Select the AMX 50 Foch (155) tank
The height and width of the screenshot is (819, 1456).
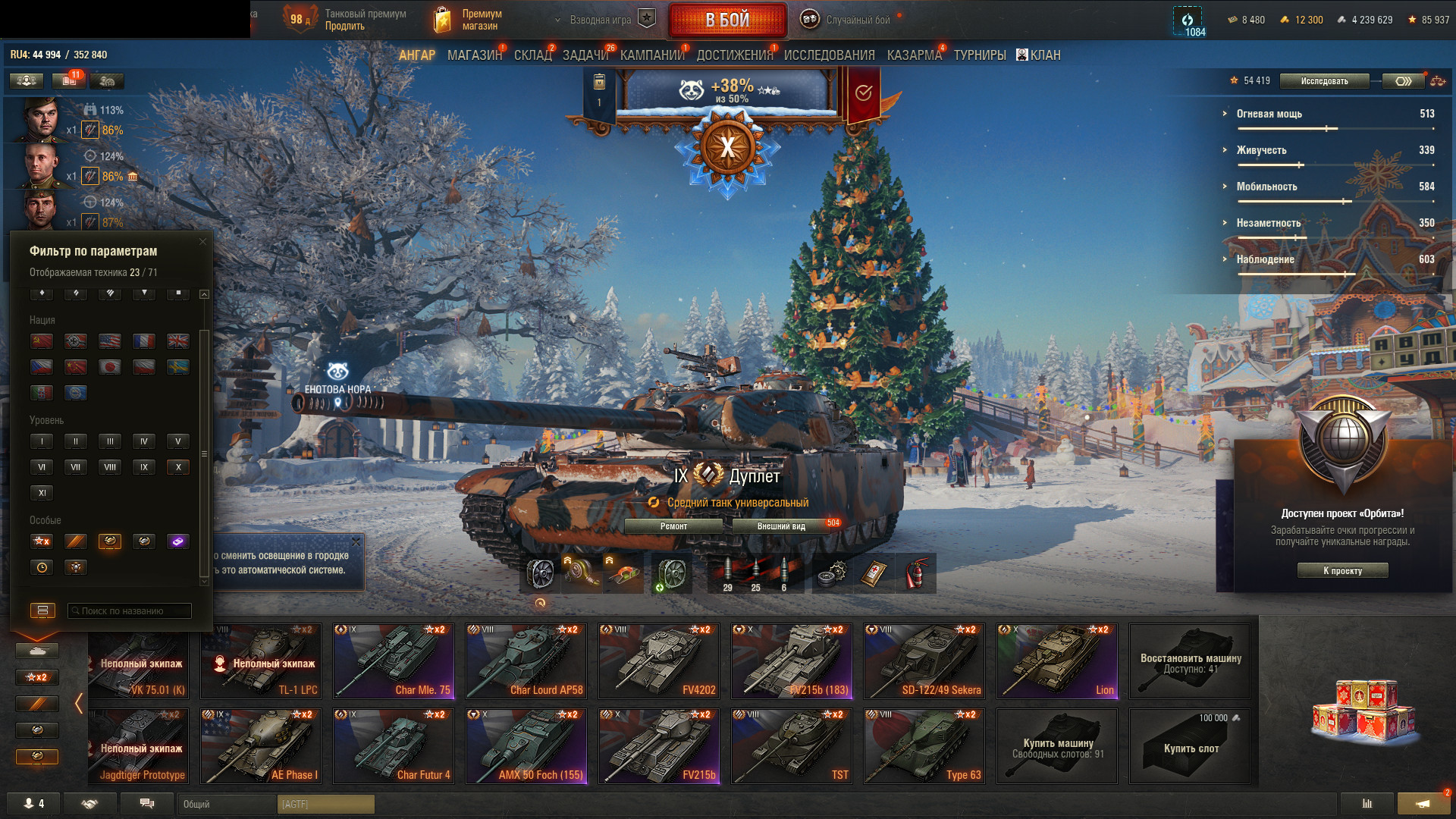coord(526,745)
